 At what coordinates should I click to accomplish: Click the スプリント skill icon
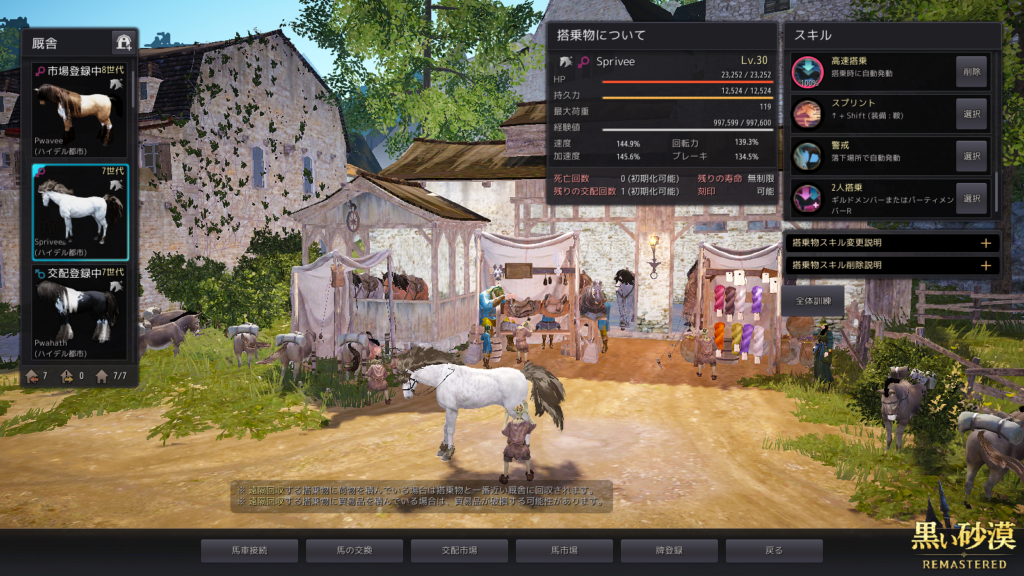pos(807,114)
